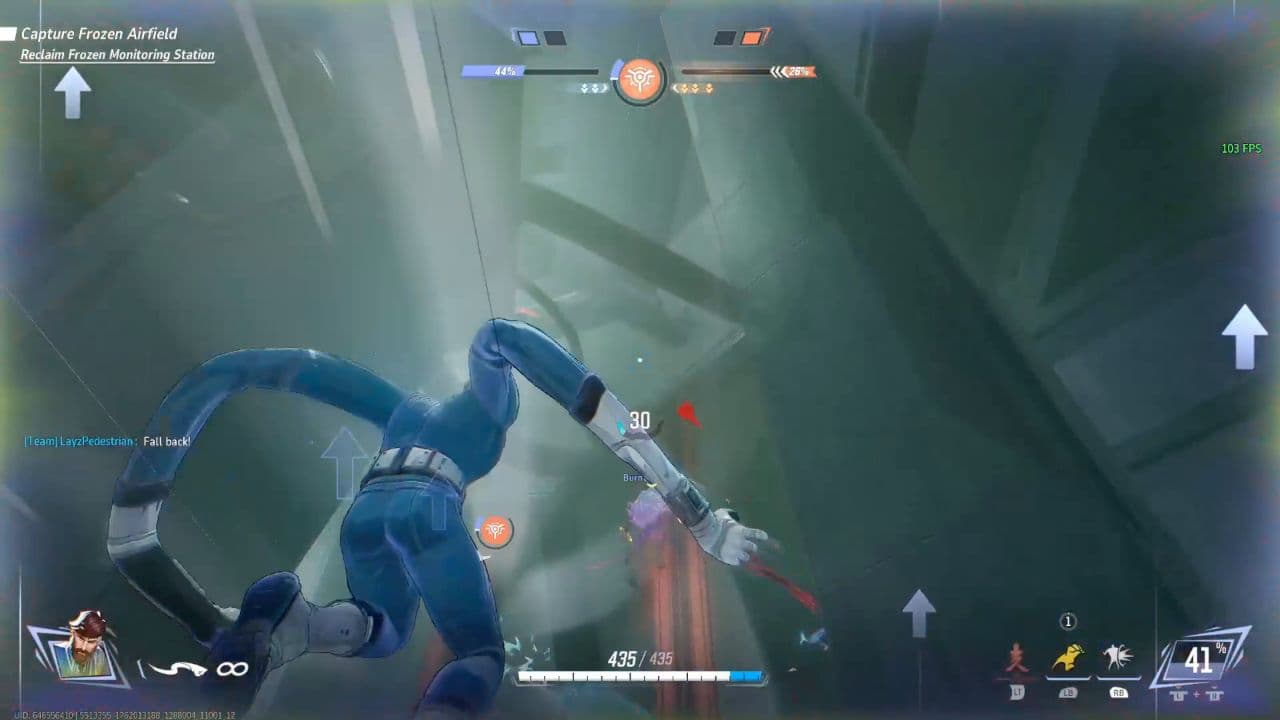The height and width of the screenshot is (720, 1280).
Task: Click the orange capture point emblem at top center
Action: [x=640, y=82]
